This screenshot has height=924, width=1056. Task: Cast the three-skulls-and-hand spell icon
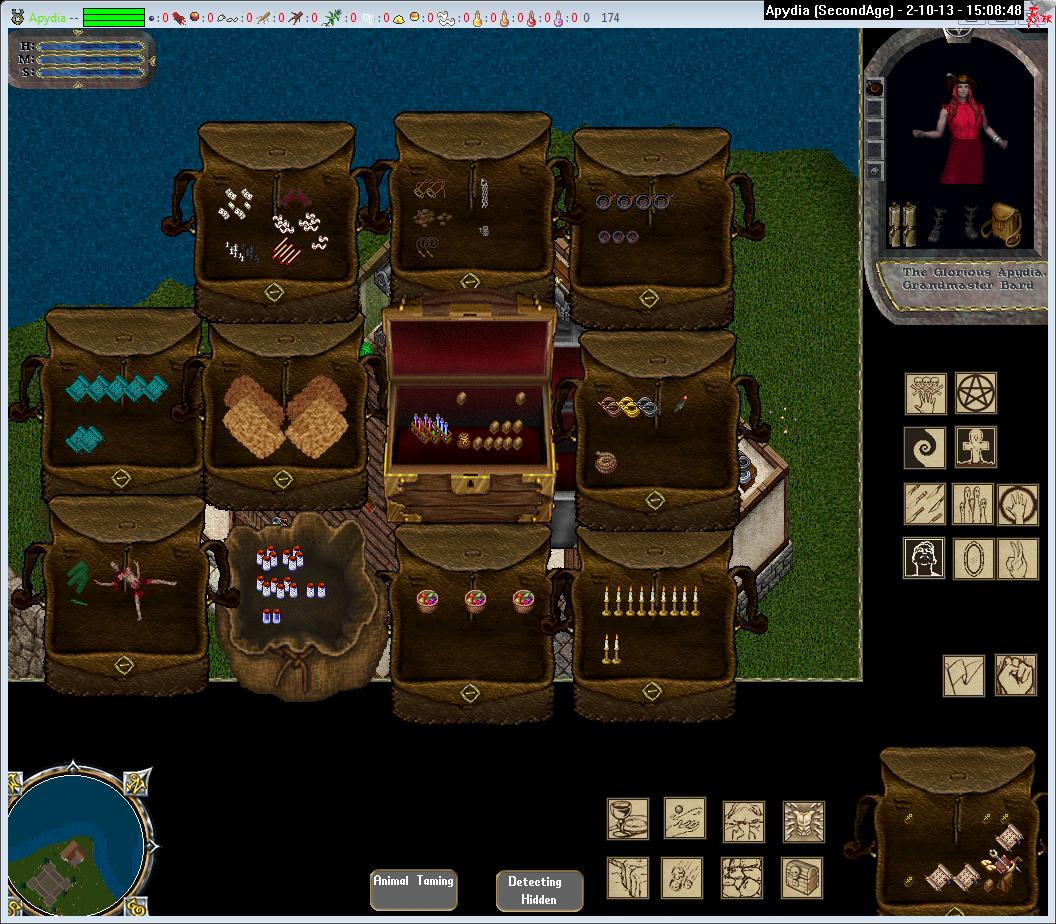point(925,393)
